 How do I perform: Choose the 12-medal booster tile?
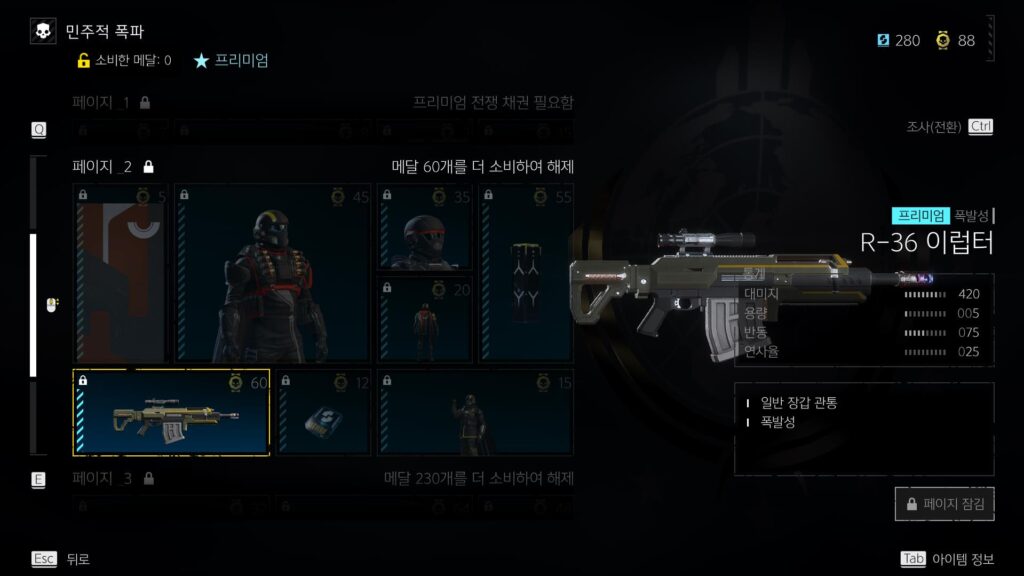coord(322,412)
